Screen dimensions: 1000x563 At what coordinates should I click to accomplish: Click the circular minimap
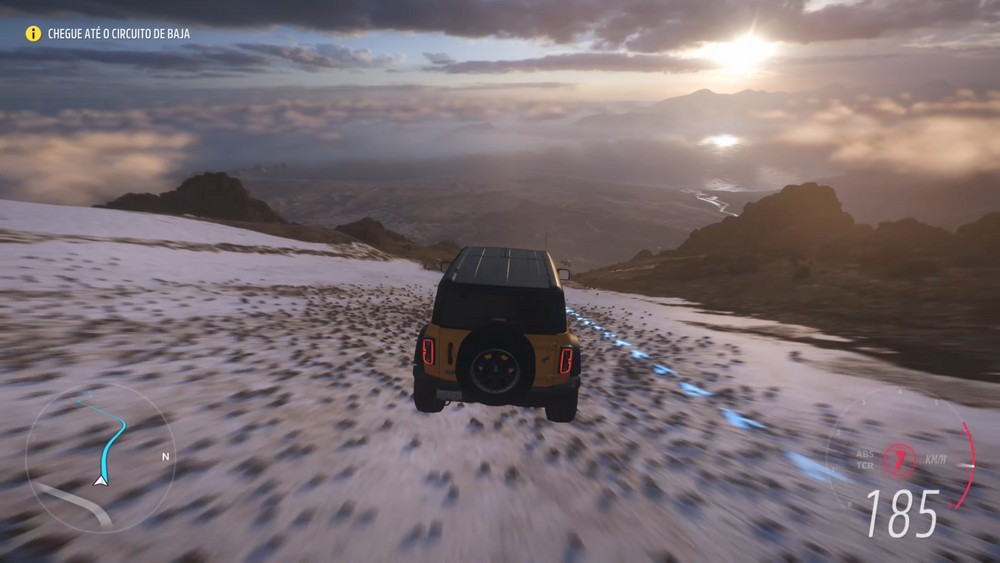point(99,457)
